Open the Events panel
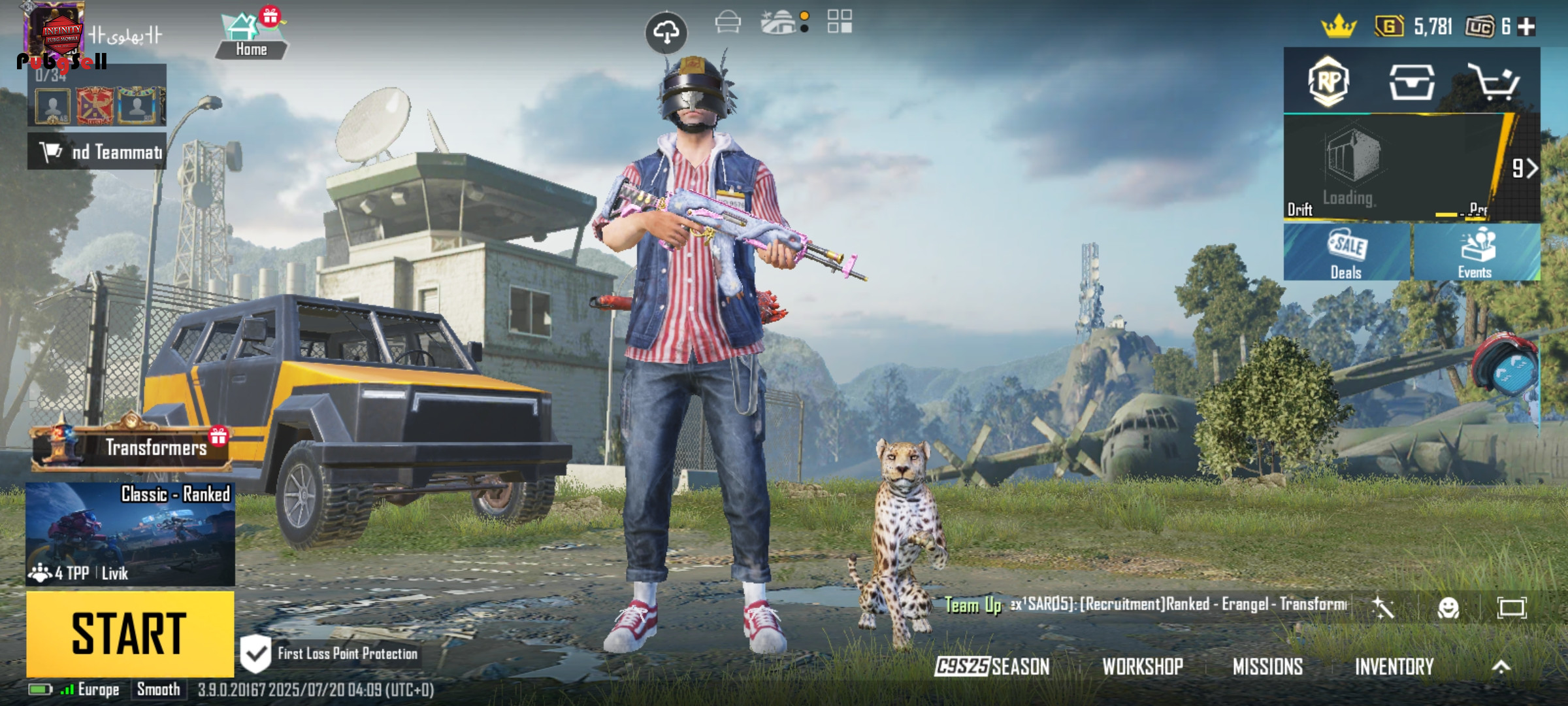The height and width of the screenshot is (706, 1568). (1475, 252)
